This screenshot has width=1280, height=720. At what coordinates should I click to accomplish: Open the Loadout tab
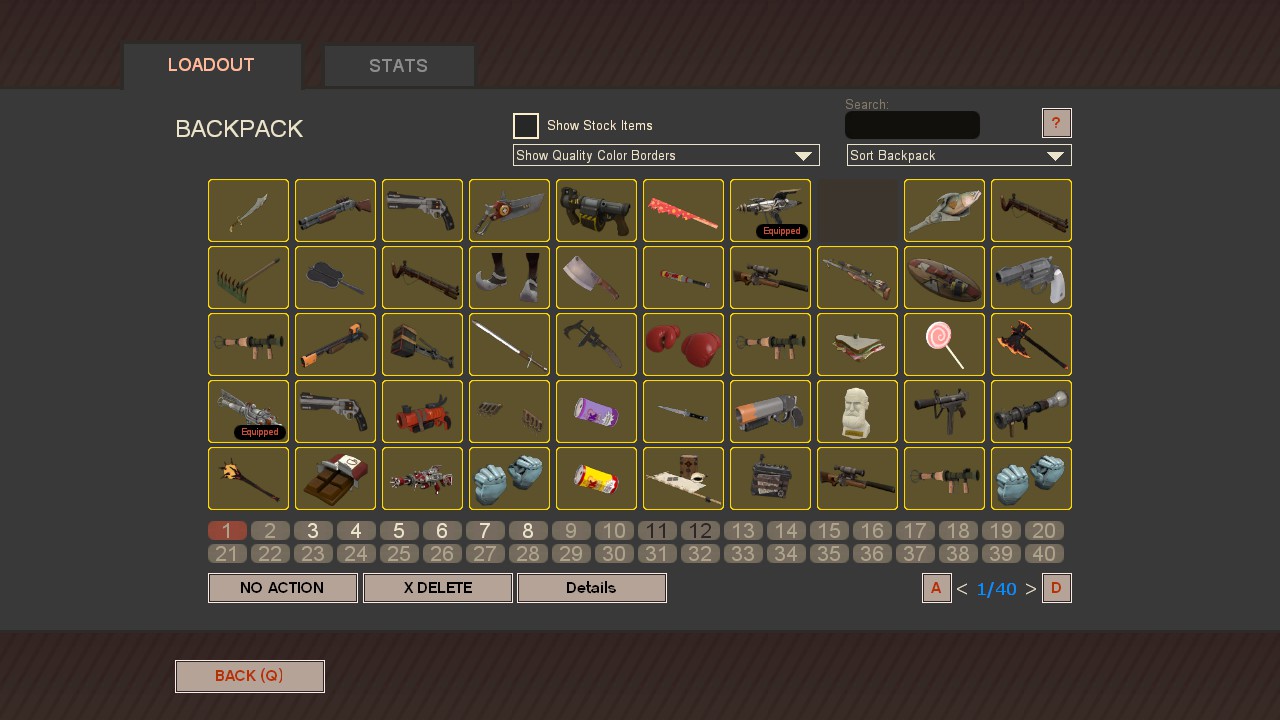click(212, 66)
